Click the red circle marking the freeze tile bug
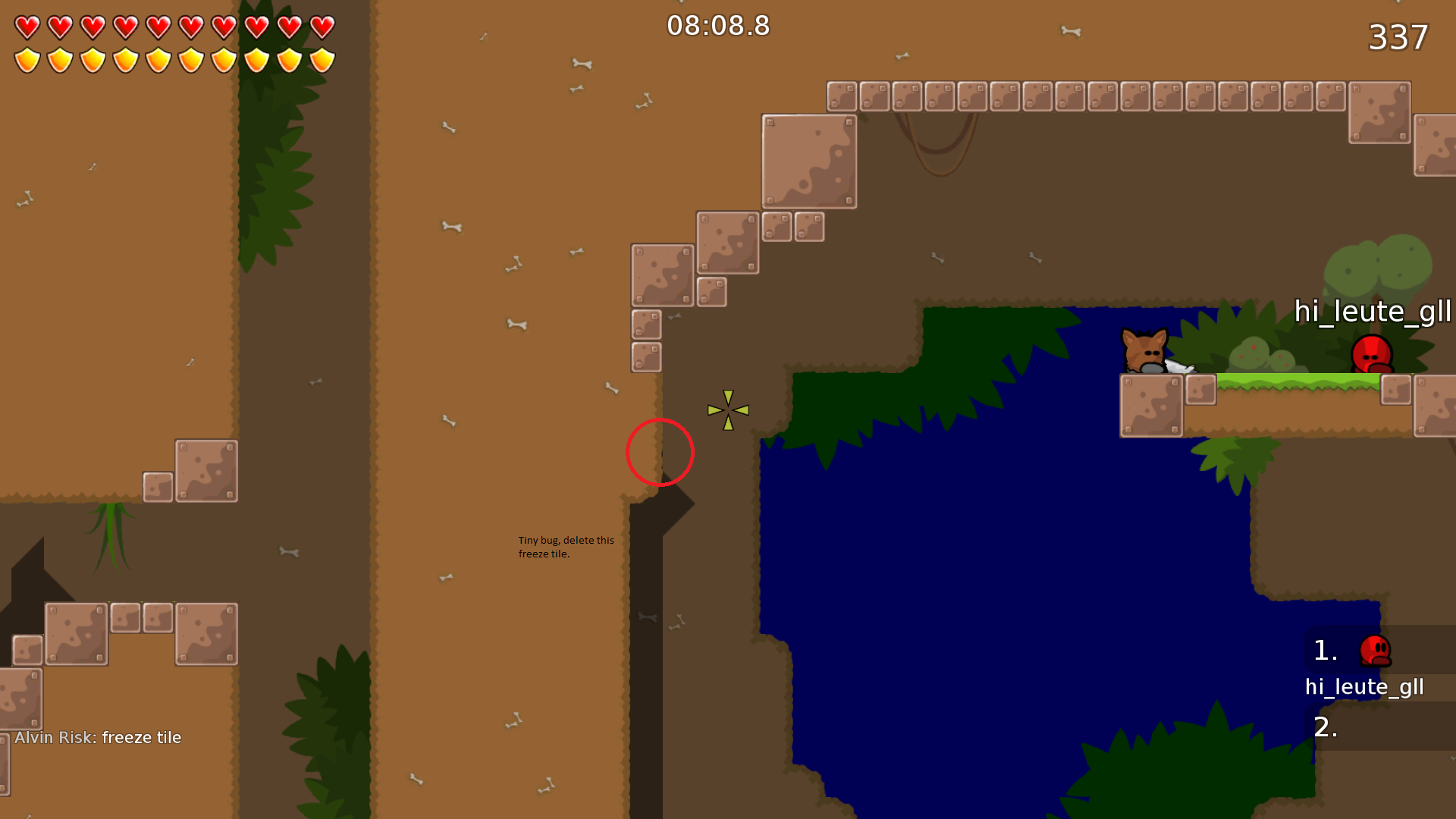Image resolution: width=1456 pixels, height=819 pixels. [x=661, y=453]
